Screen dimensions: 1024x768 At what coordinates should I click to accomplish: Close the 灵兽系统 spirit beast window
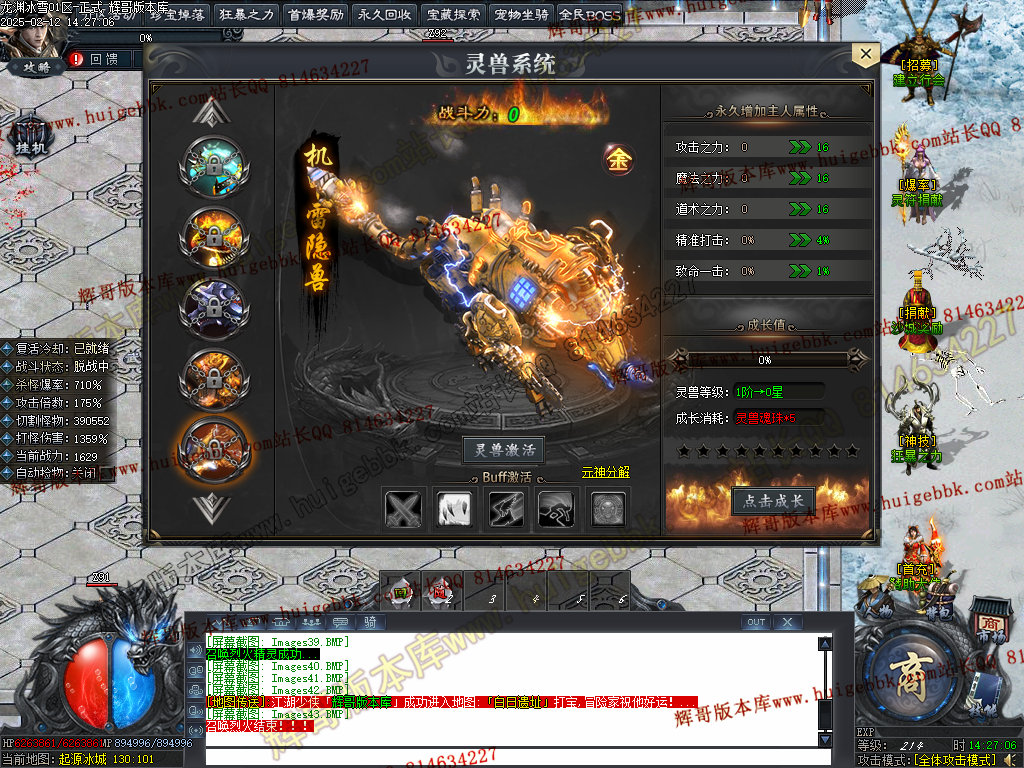pos(864,56)
